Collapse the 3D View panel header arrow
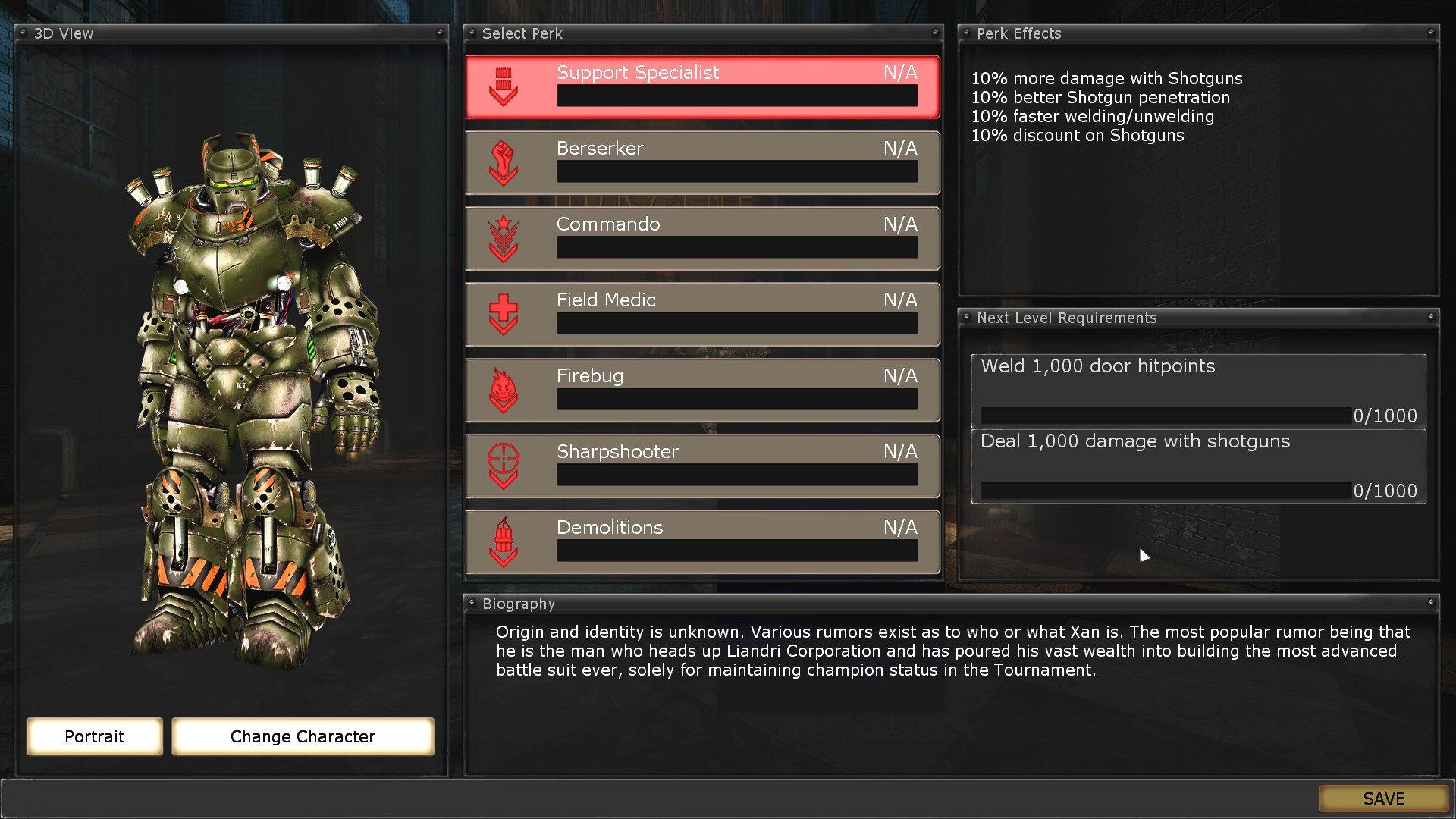This screenshot has width=1456, height=819. pos(440,33)
